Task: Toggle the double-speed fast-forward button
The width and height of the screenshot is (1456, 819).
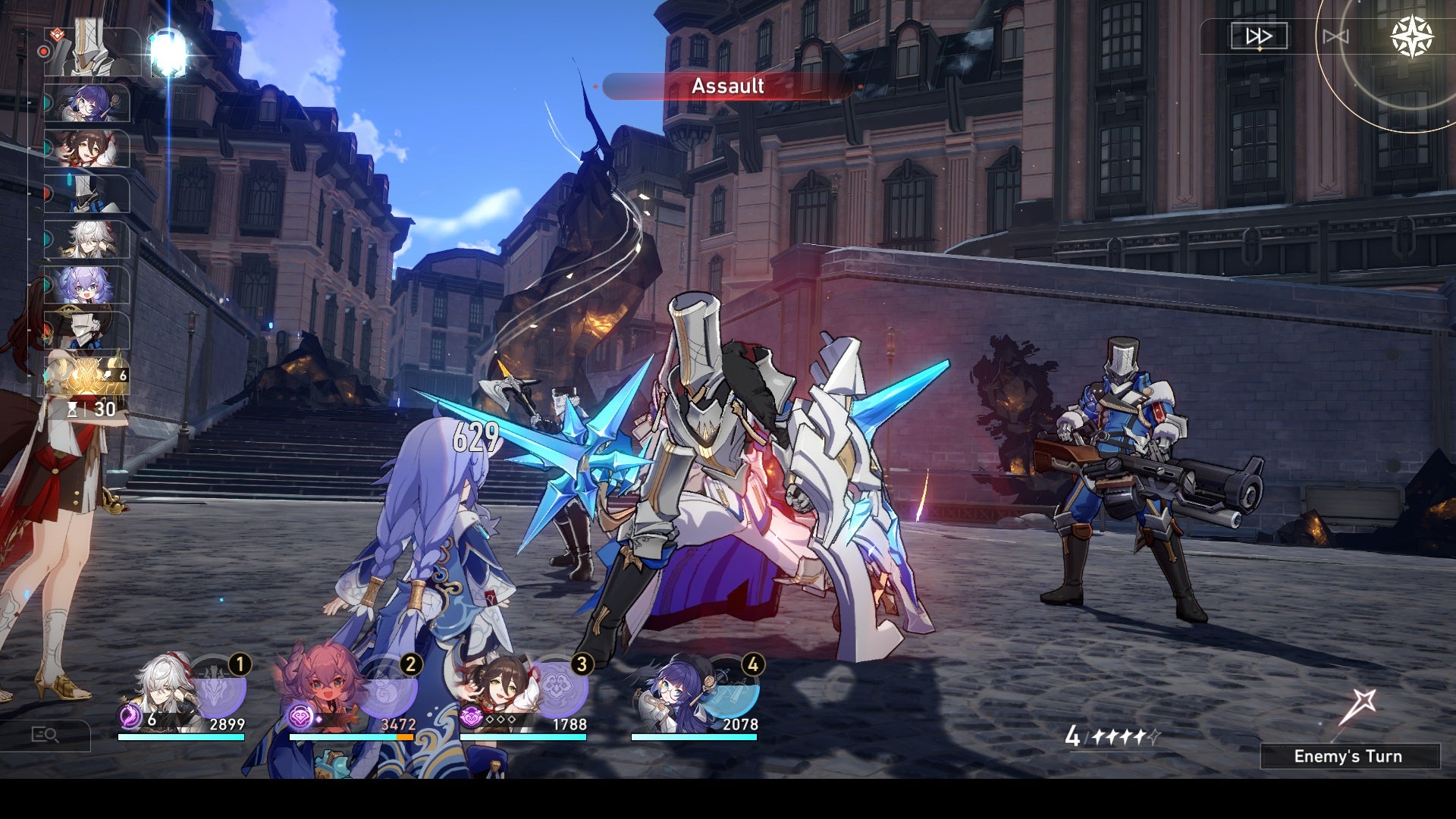Action: tap(1259, 36)
